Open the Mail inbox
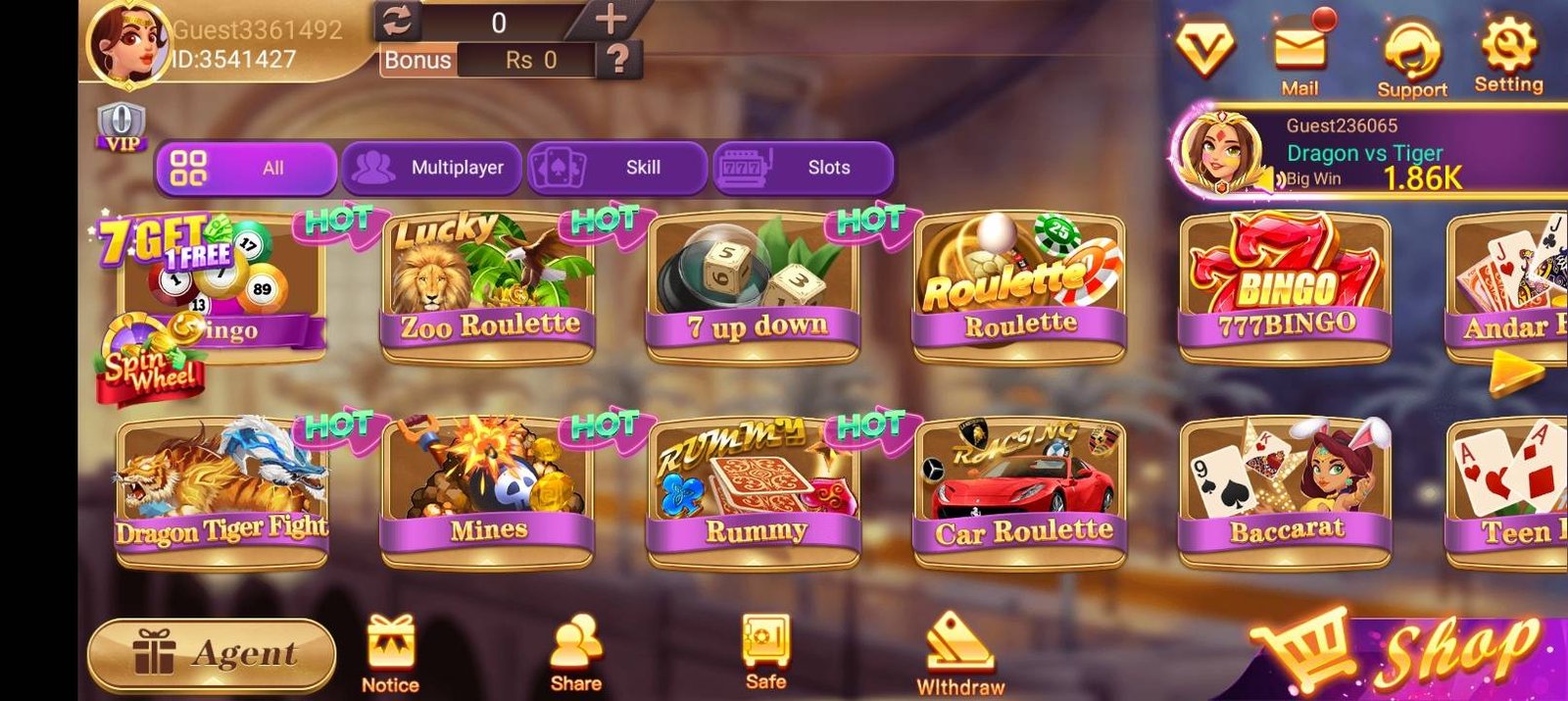Screen dimensions: 1568x701 tap(1300, 54)
